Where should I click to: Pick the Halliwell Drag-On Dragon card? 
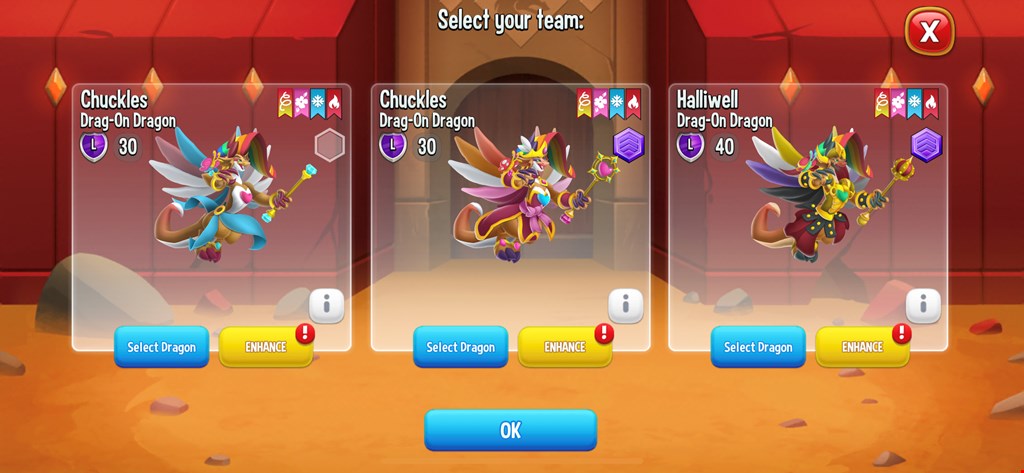pyautogui.click(x=807, y=200)
